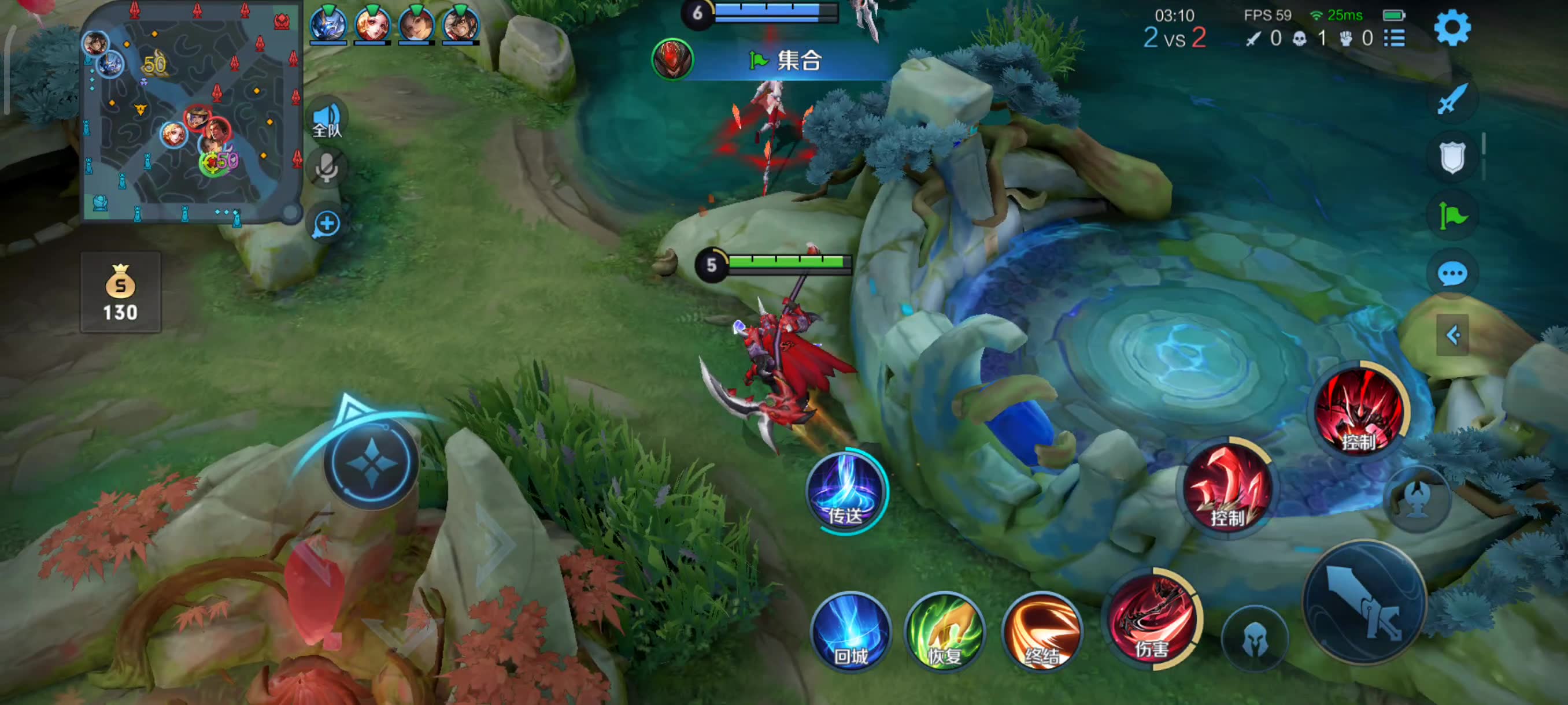Open the chat message bubble
The height and width of the screenshot is (705, 1568).
click(x=1452, y=274)
